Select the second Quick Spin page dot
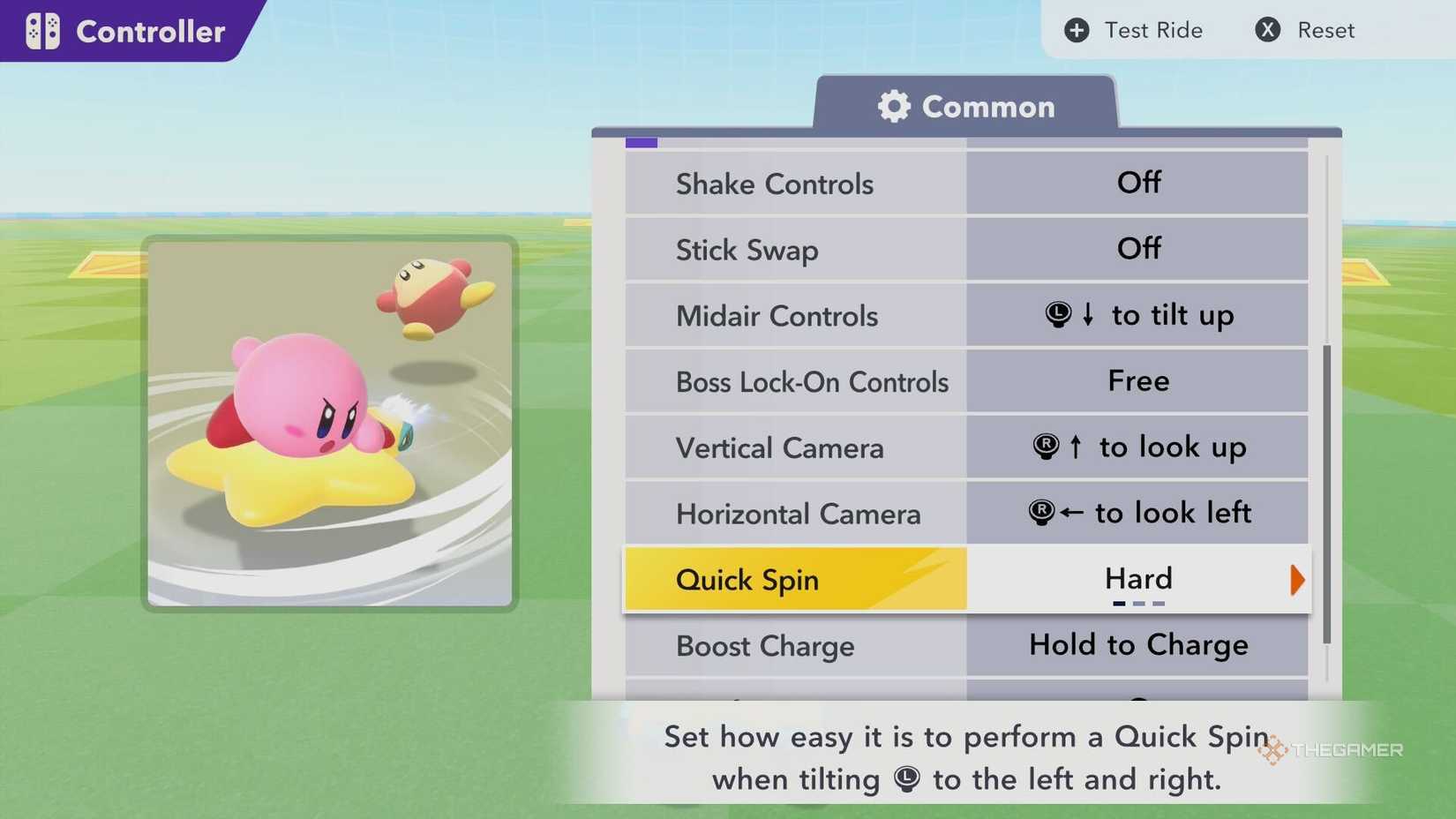 (x=1138, y=605)
